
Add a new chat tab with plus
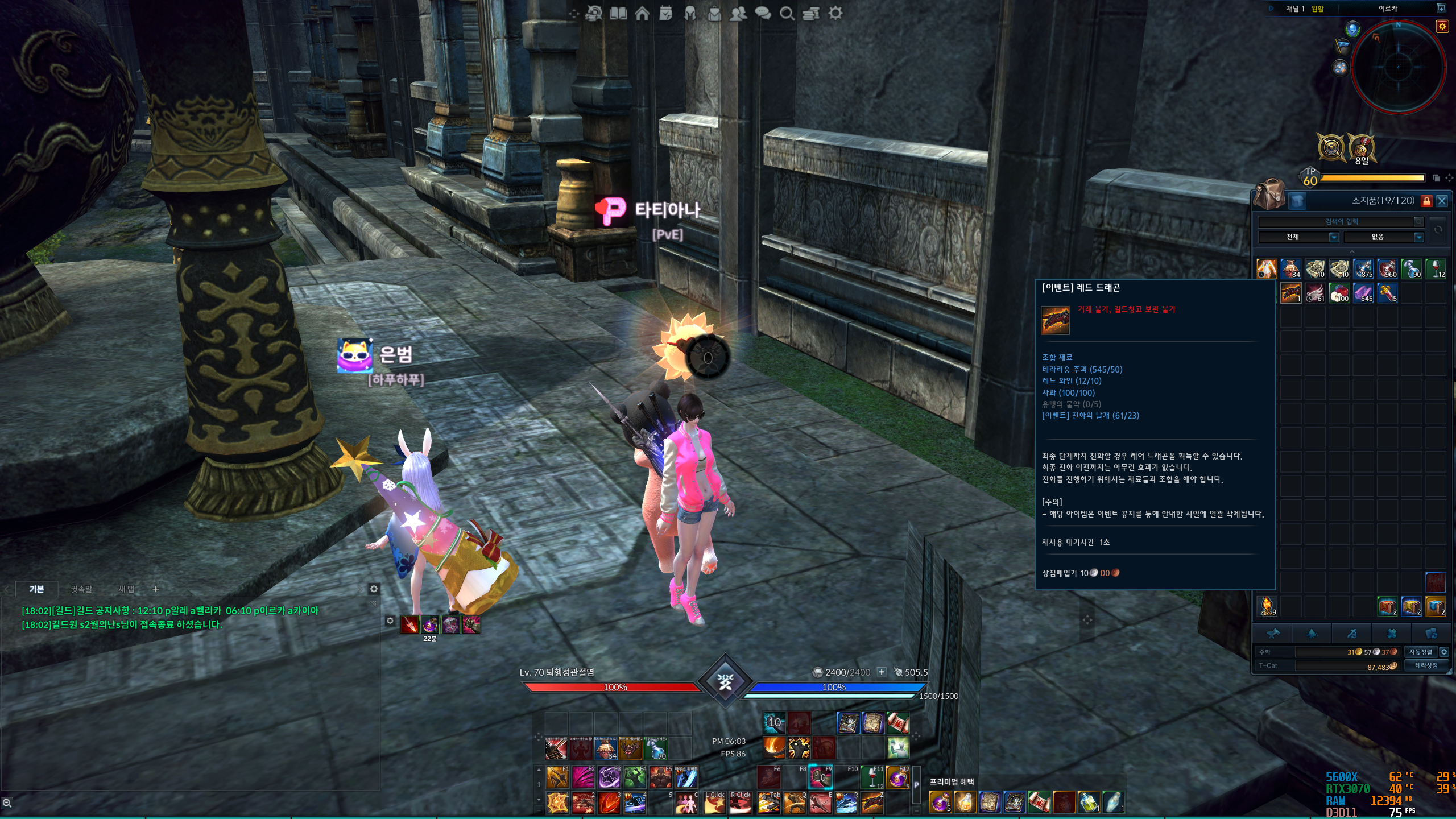[x=156, y=589]
